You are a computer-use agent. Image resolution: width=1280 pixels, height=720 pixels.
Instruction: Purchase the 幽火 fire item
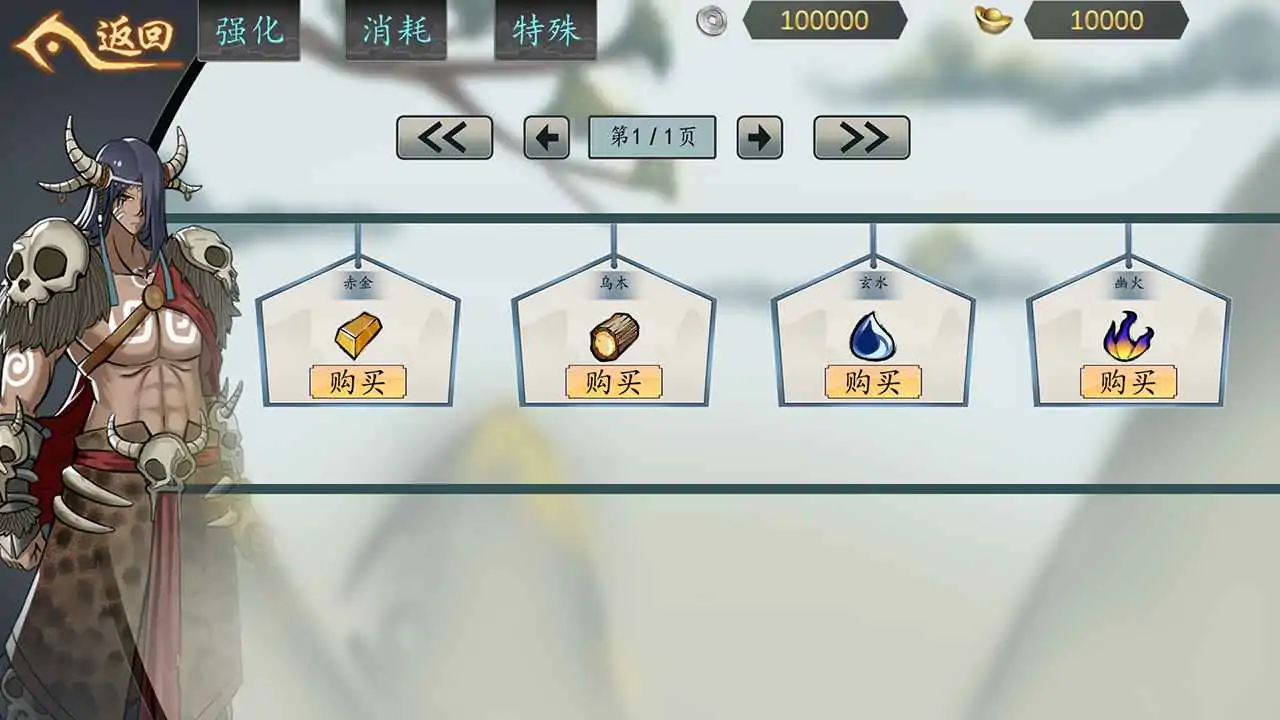1130,382
